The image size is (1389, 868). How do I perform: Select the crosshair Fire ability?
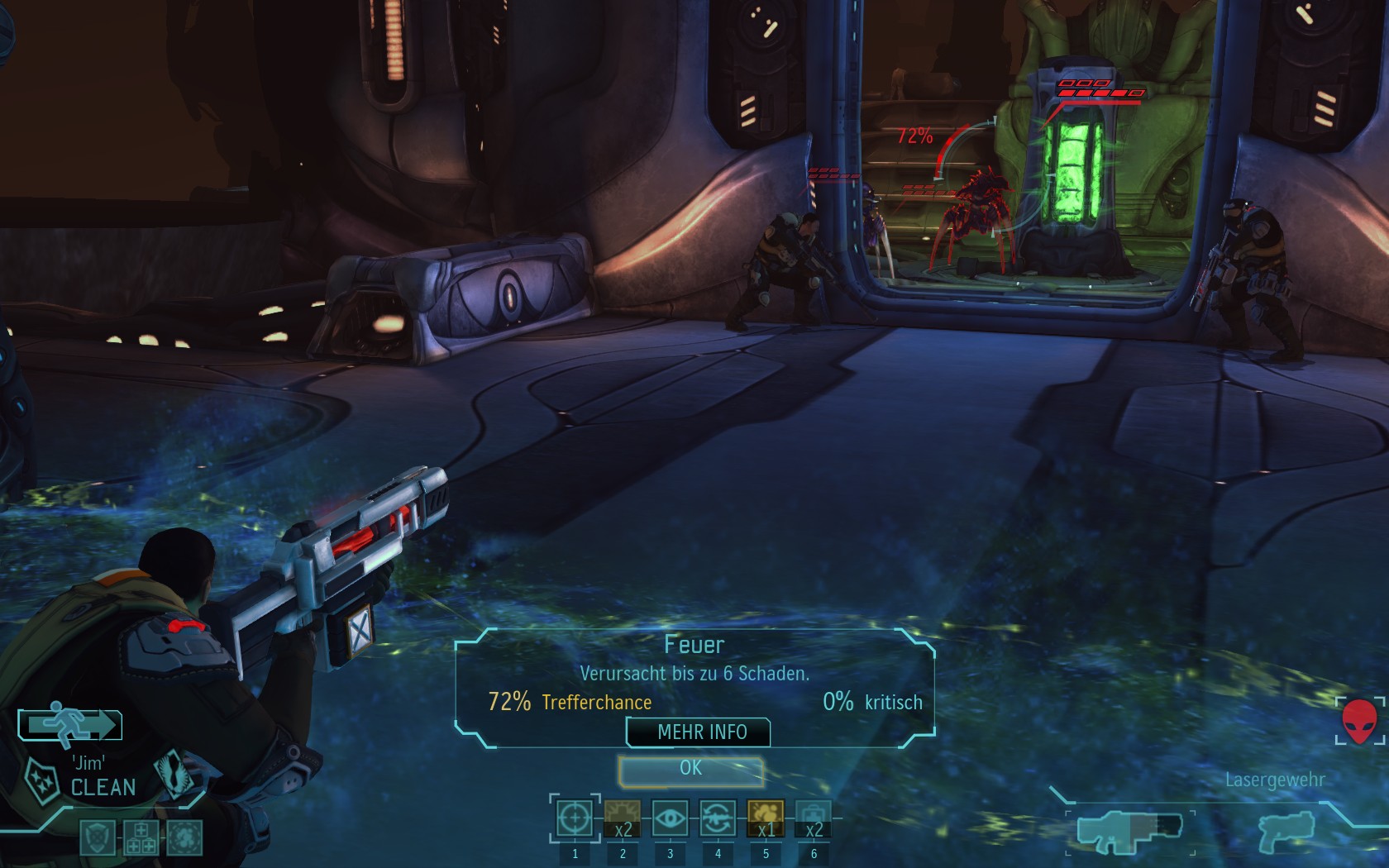coord(575,819)
